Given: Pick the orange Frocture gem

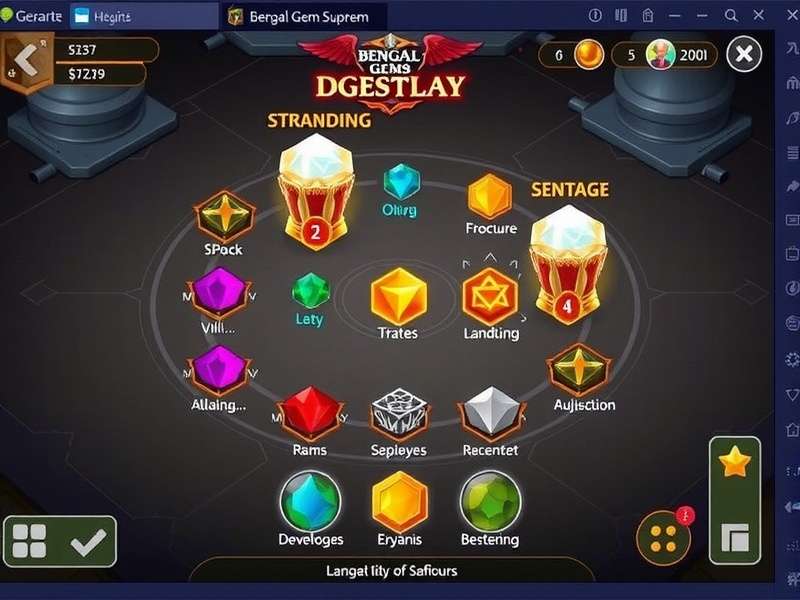Looking at the screenshot, I should (x=490, y=196).
